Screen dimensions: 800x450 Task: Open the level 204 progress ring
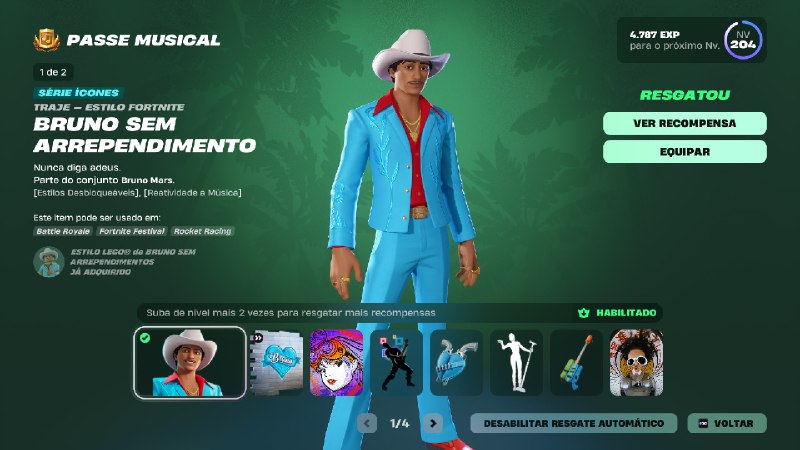(x=743, y=40)
